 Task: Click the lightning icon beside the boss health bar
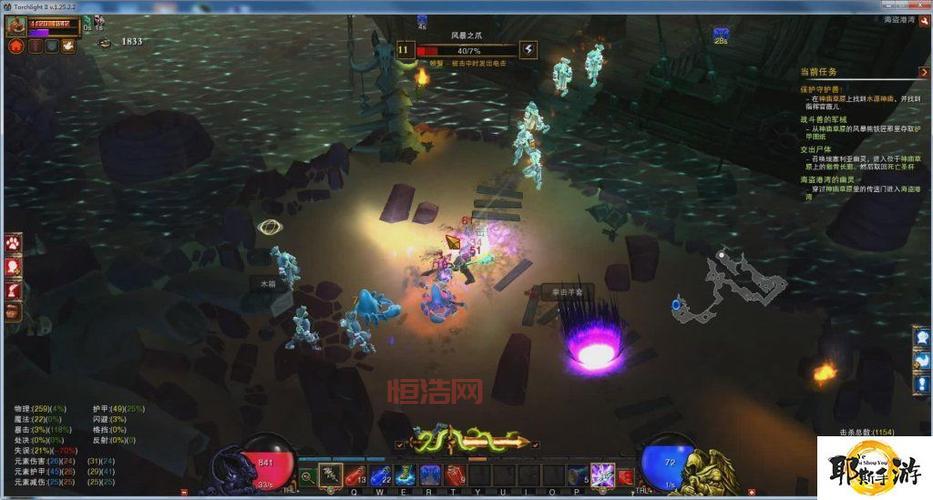pos(528,49)
